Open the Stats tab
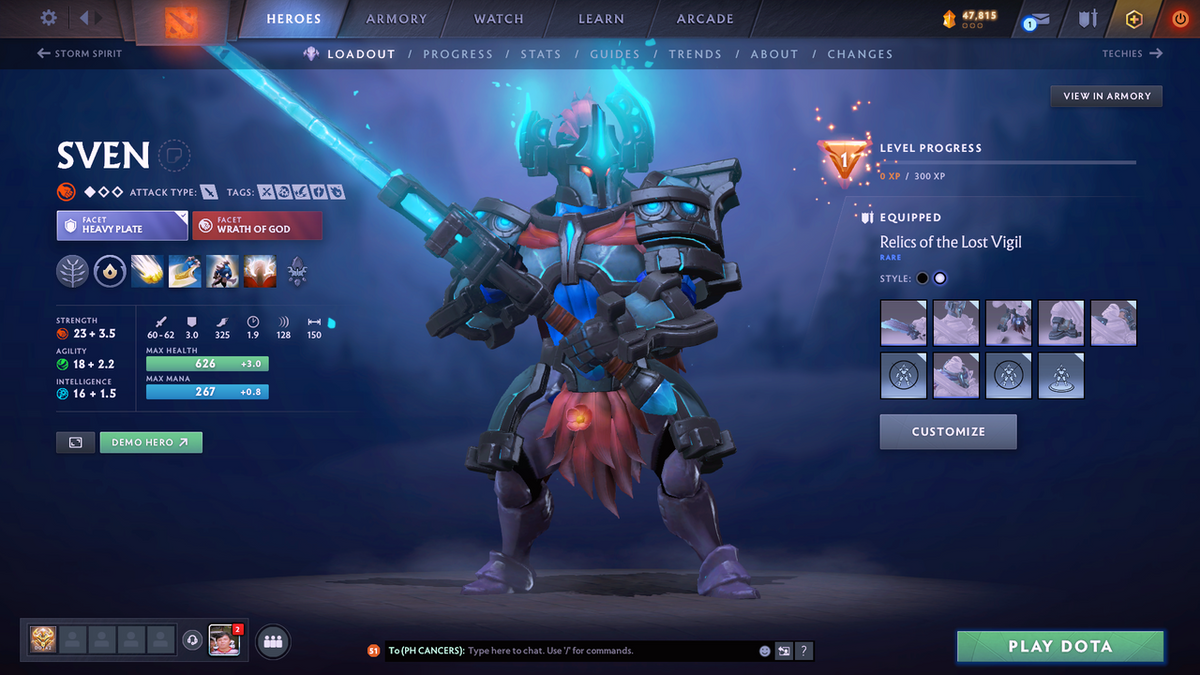Viewport: 1200px width, 675px height. (540, 54)
